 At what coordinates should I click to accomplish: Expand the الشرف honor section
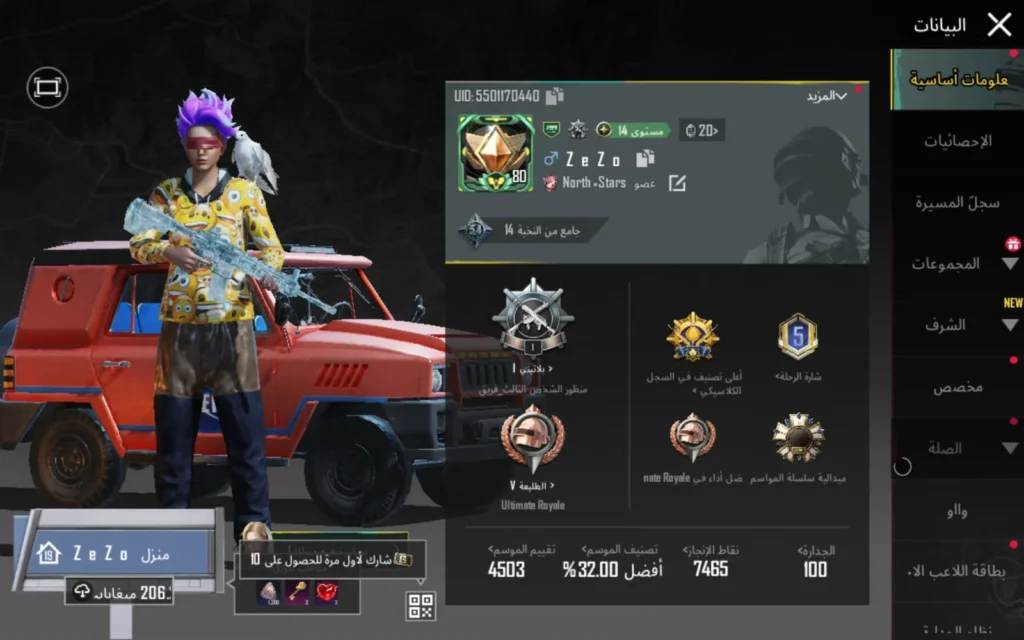click(x=957, y=325)
